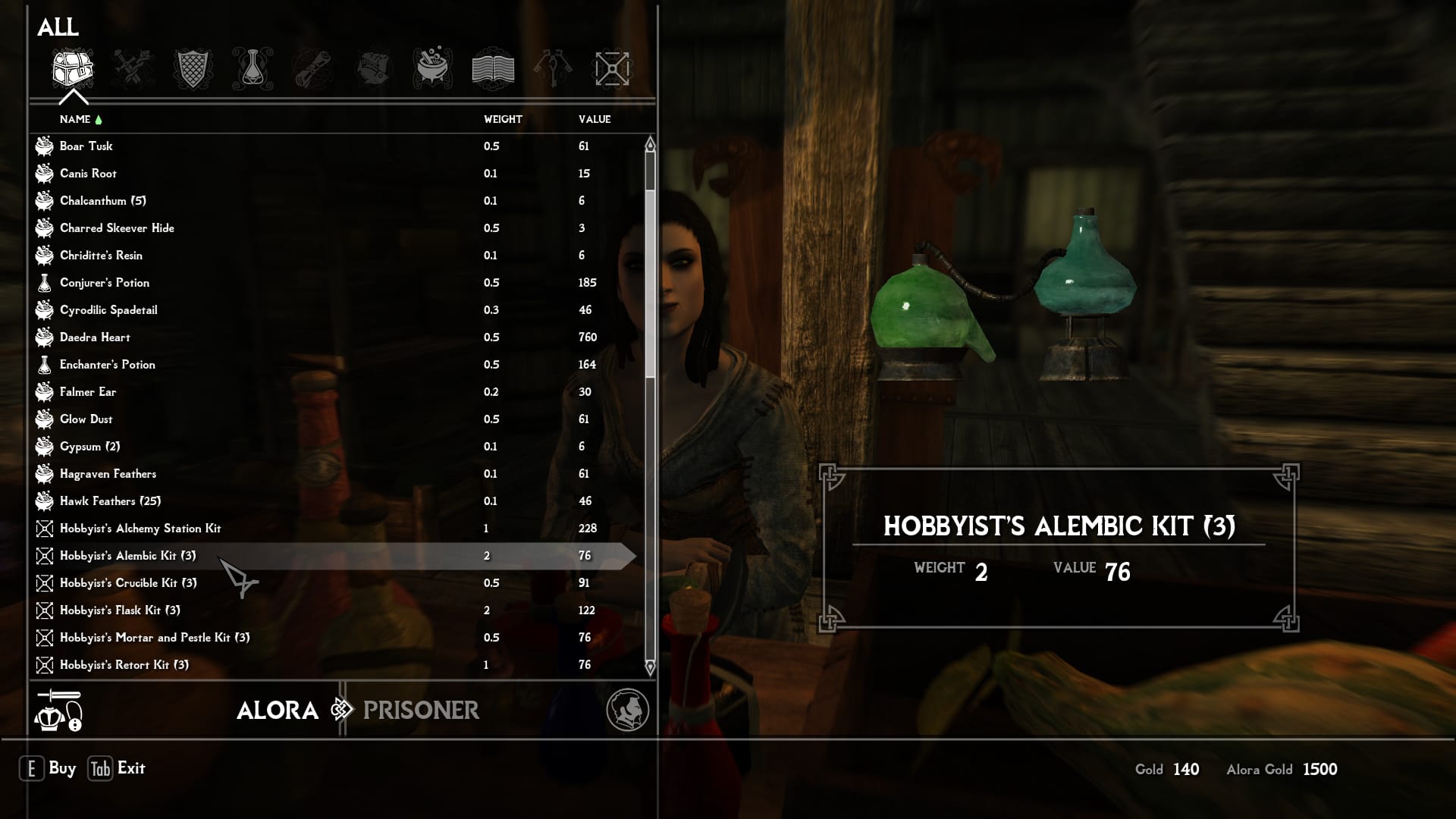Open the armor shield category tab

[193, 69]
